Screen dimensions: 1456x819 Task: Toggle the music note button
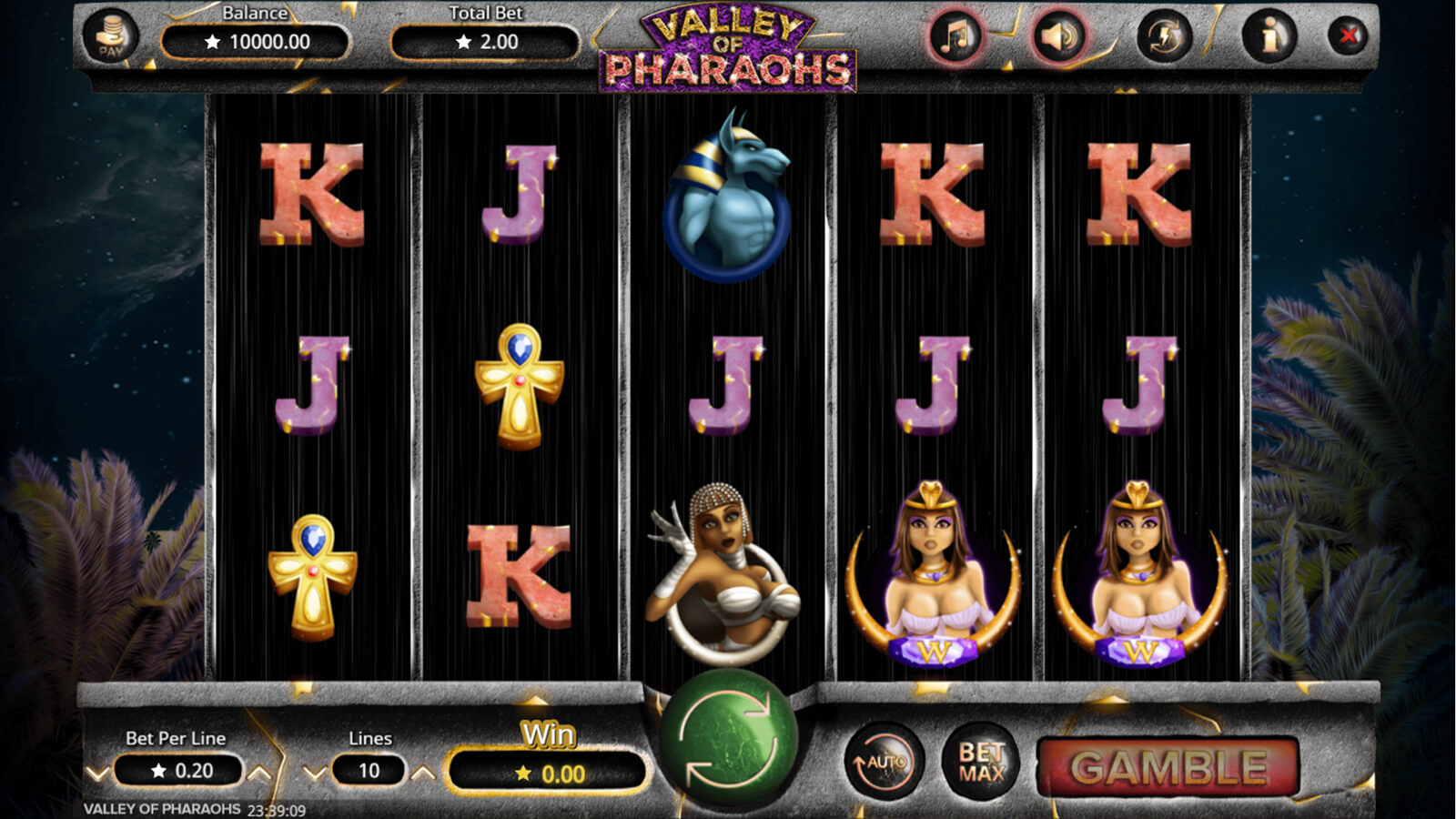(x=955, y=37)
